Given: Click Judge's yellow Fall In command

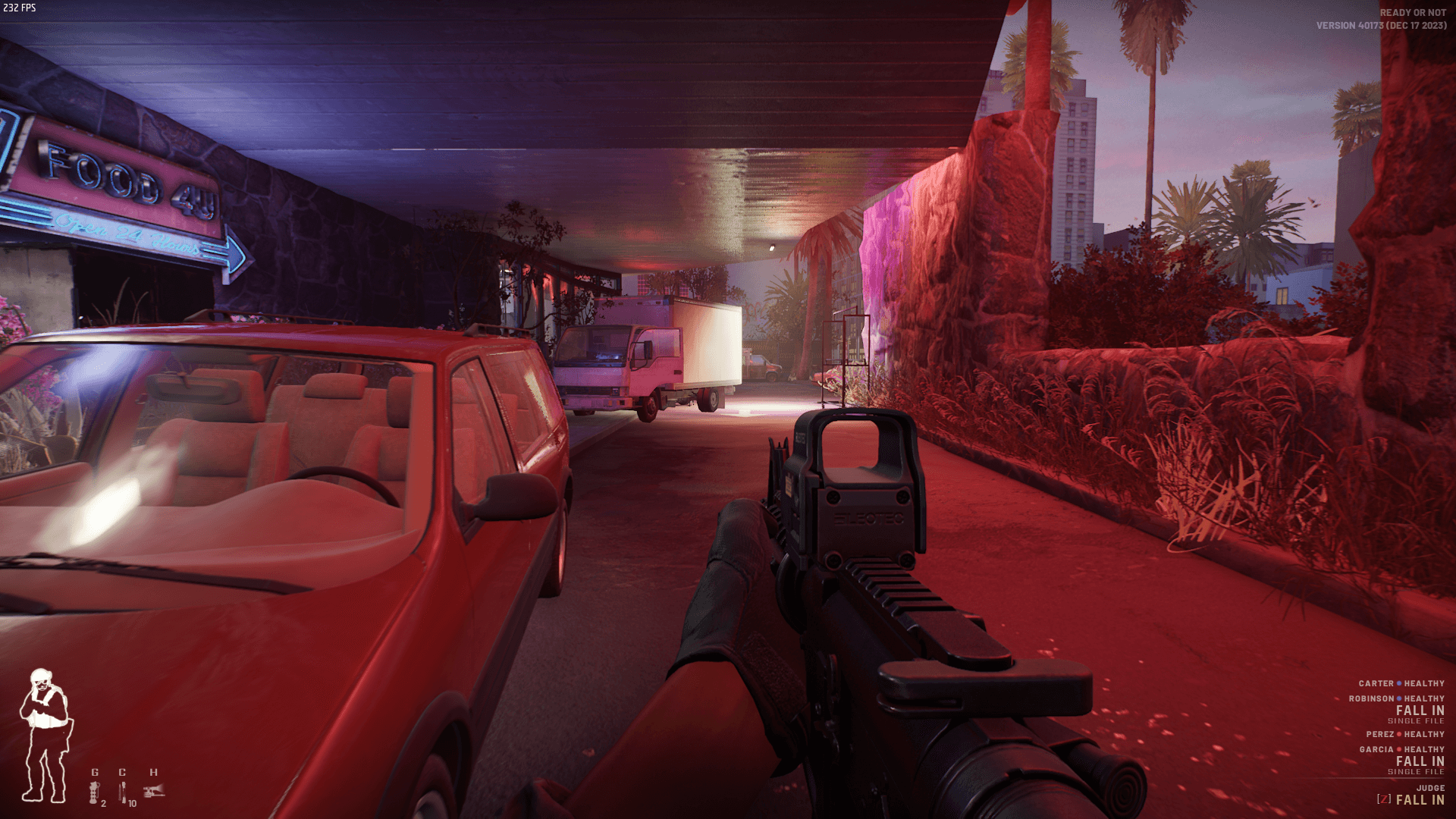Looking at the screenshot, I should [1420, 800].
